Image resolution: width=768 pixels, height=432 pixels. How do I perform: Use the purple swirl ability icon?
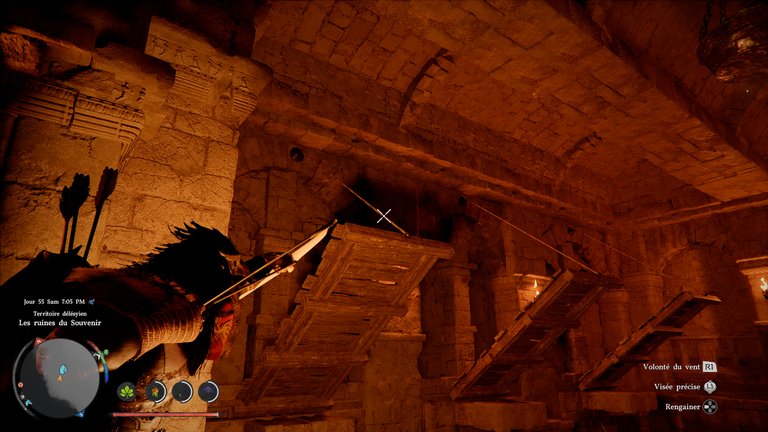point(207,391)
